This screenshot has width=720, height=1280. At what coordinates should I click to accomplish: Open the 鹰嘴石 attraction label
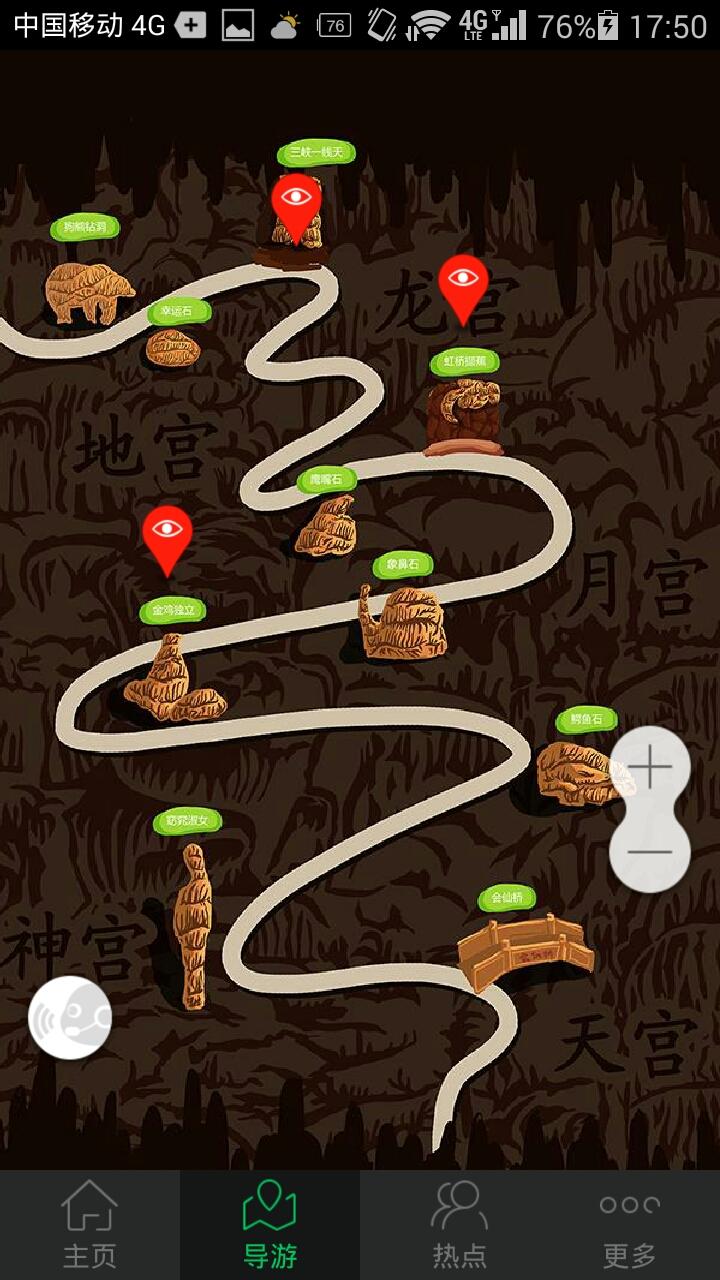[326, 480]
